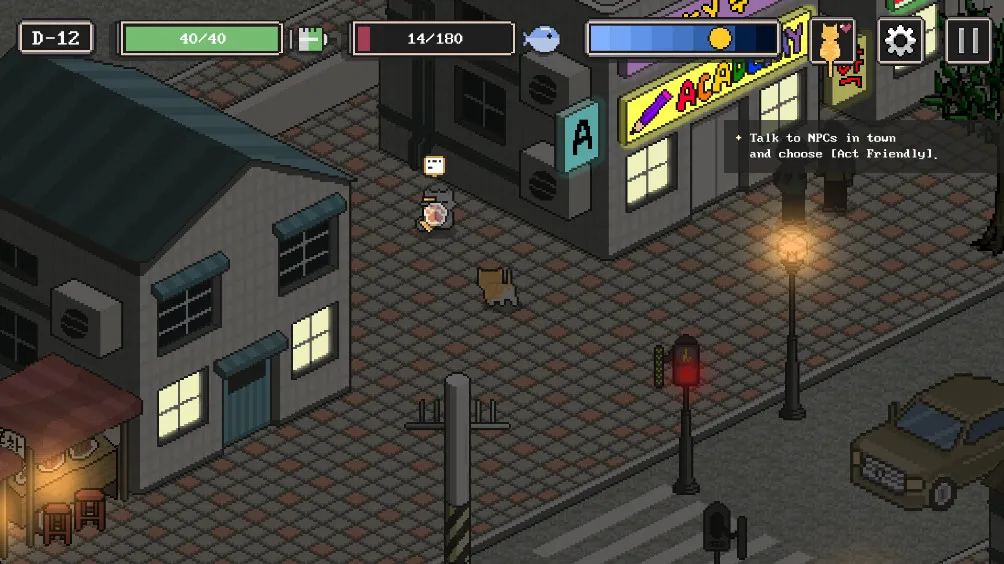Select the Talk to NPCs objective tracker
1004x564 pixels.
coord(842,146)
